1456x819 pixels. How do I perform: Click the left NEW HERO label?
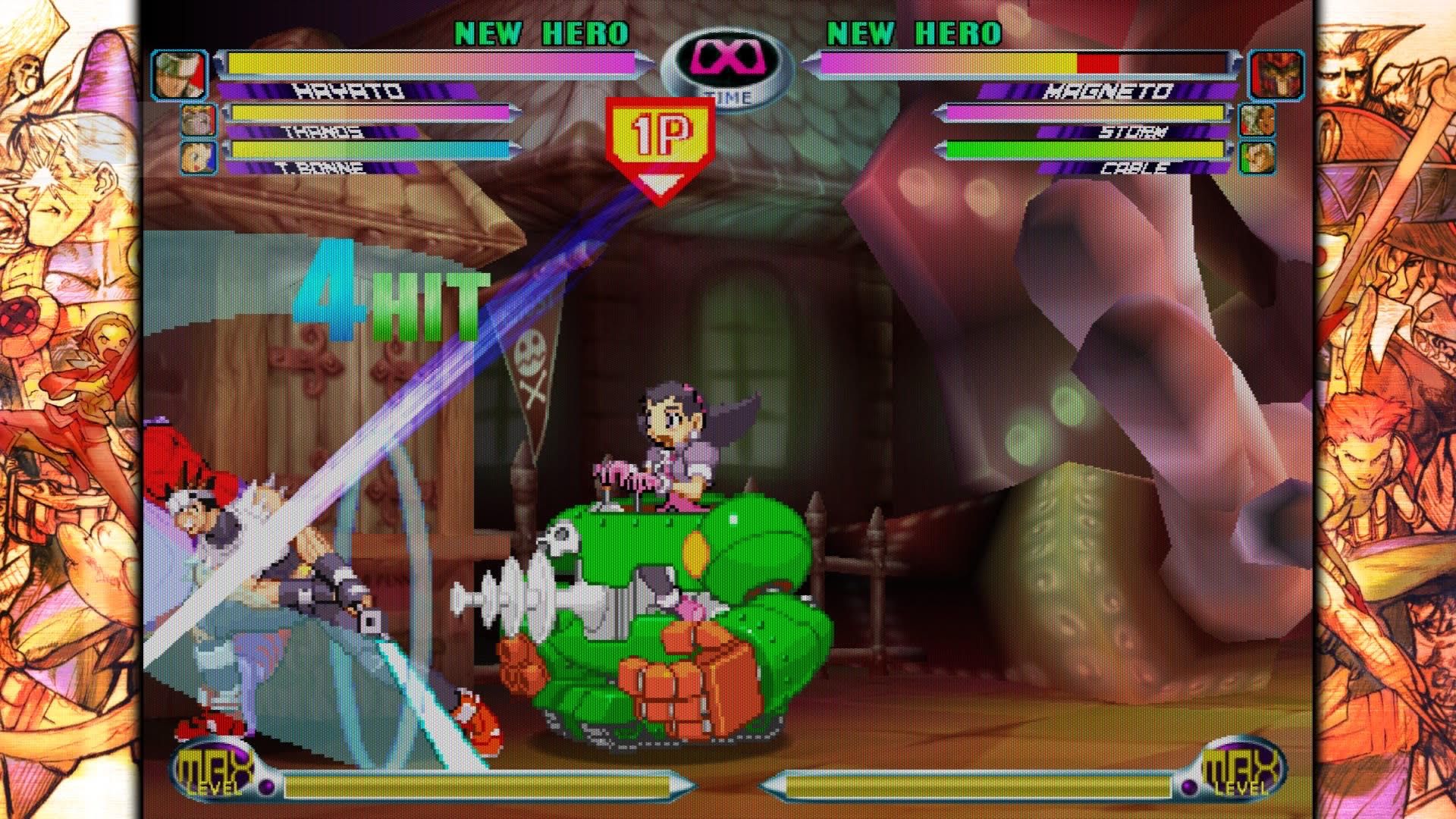(x=540, y=32)
